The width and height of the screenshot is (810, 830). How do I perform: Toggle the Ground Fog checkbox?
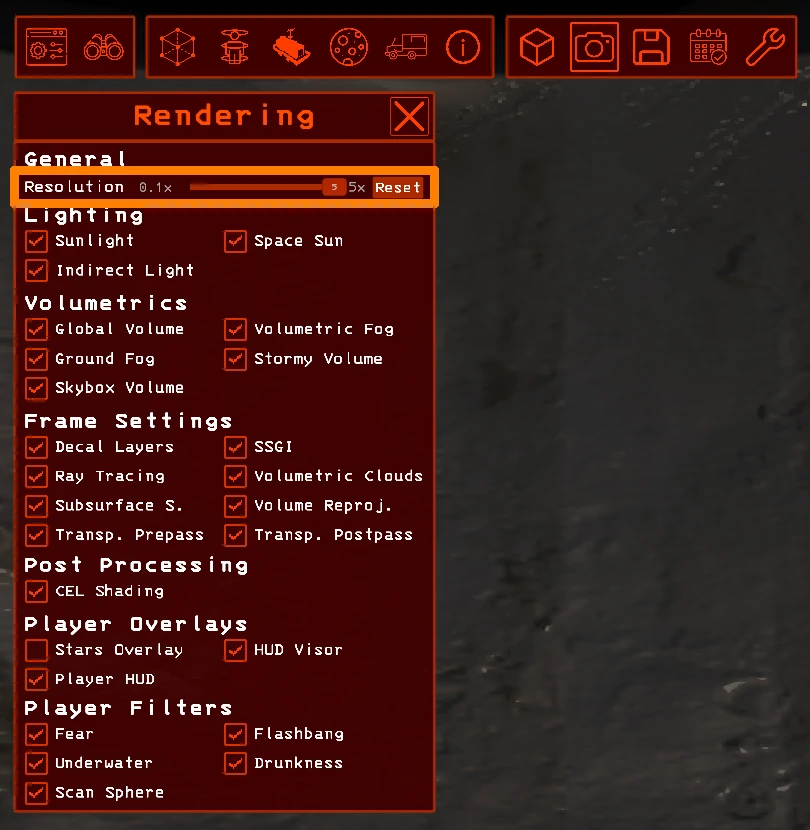[x=37, y=358]
